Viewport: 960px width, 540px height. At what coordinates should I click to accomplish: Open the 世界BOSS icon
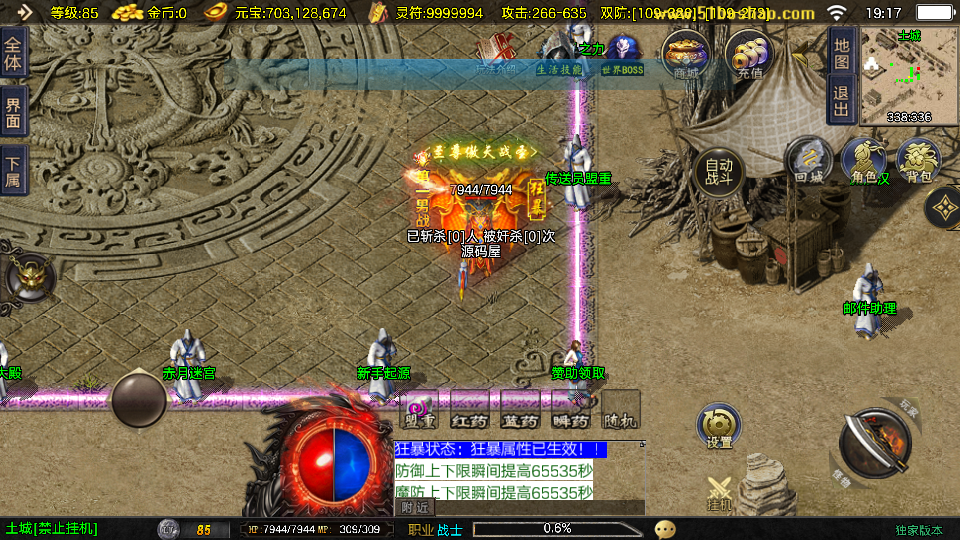[623, 55]
